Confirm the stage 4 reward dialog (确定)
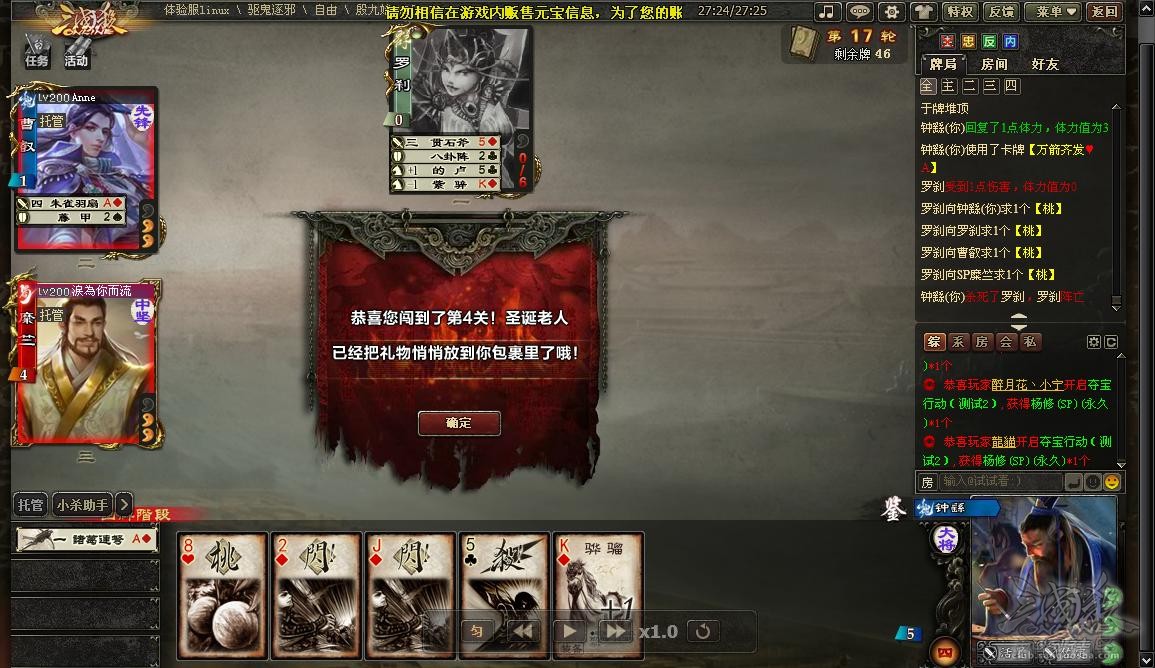Viewport: 1155px width, 668px height. pos(459,423)
